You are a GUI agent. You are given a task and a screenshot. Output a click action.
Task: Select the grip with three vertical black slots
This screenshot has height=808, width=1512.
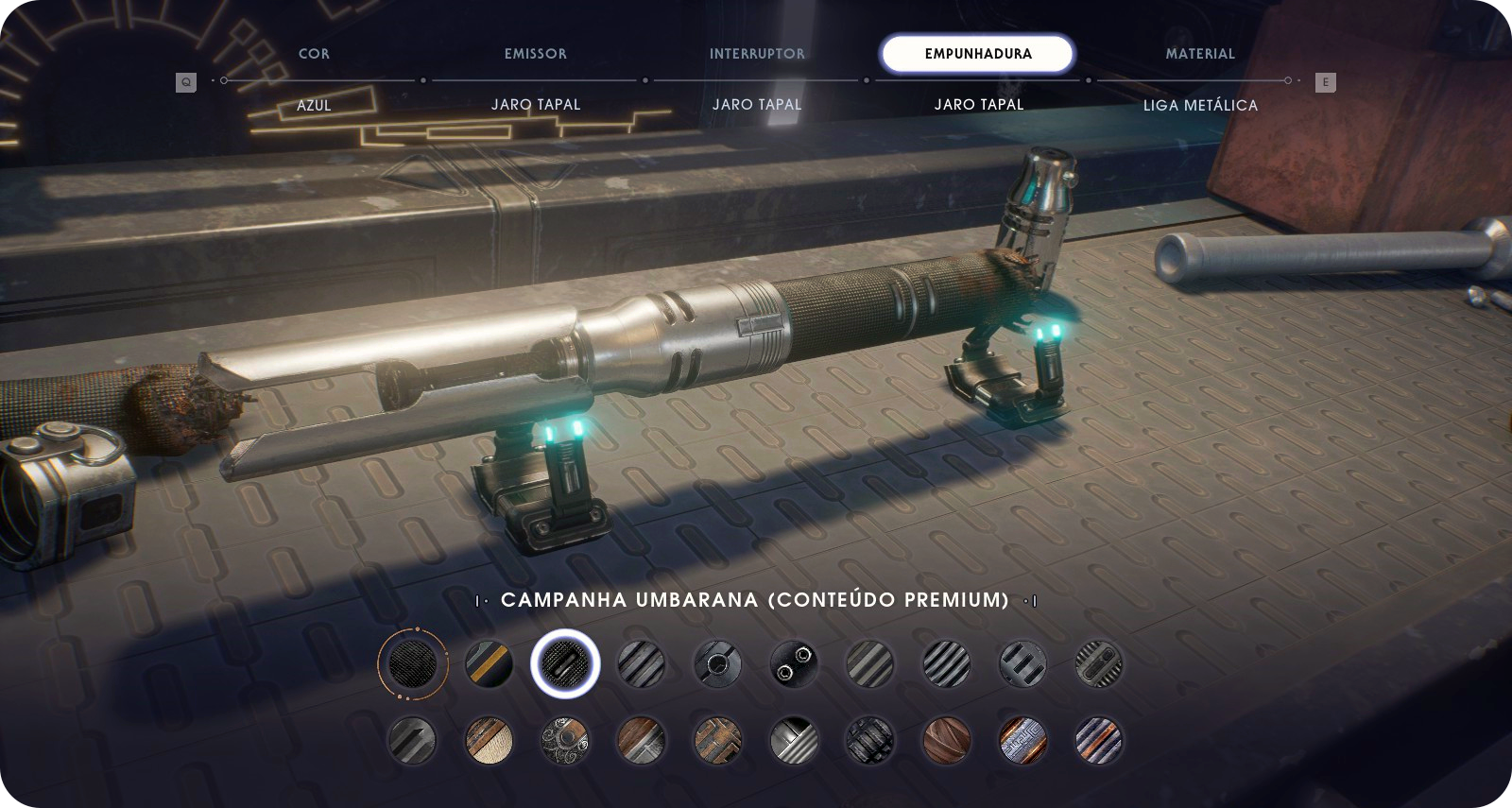[1022, 663]
